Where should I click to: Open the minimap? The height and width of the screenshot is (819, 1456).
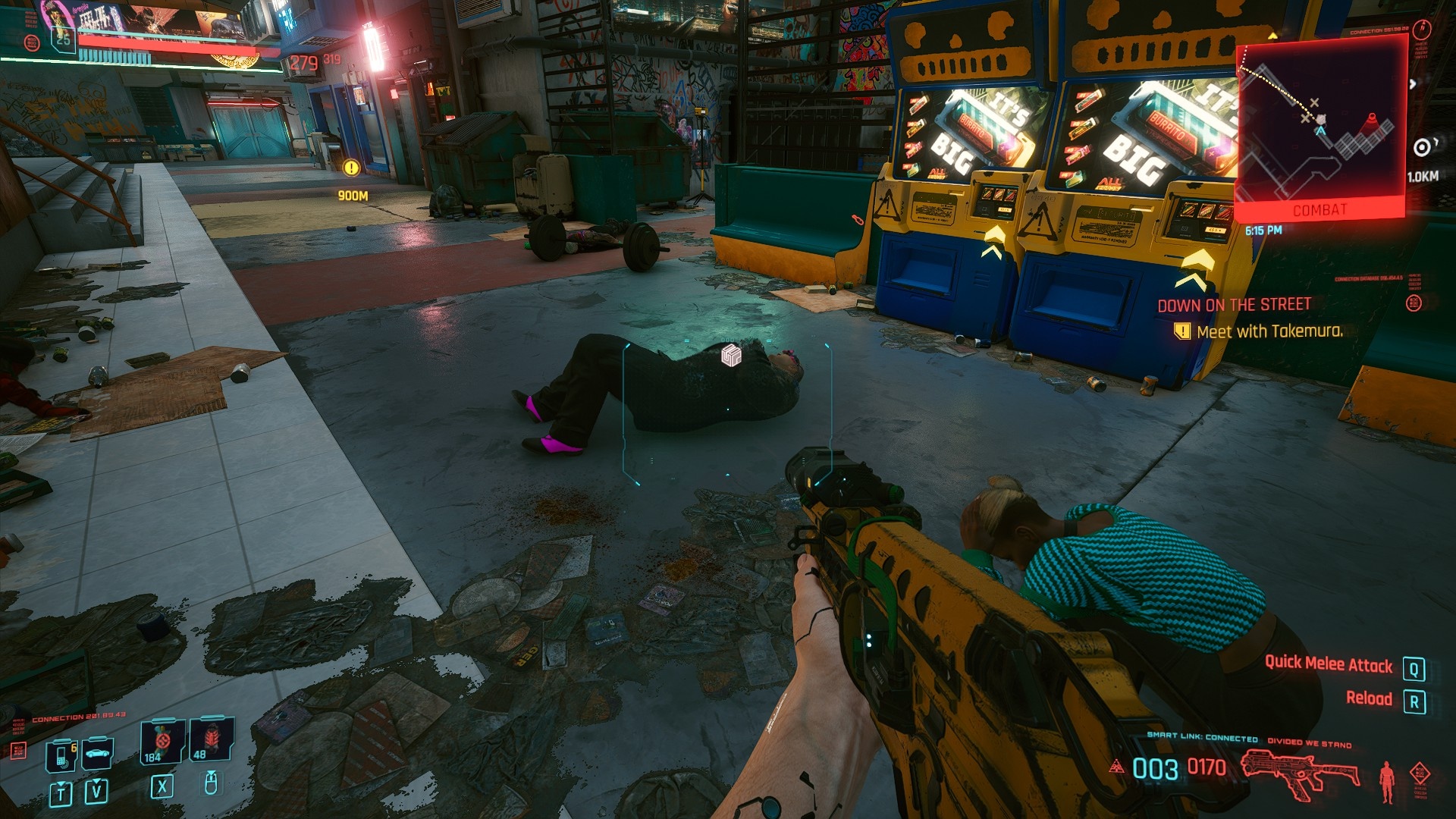point(1320,125)
